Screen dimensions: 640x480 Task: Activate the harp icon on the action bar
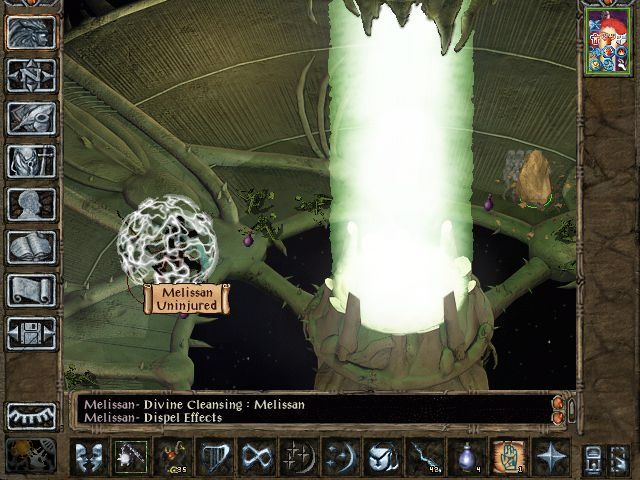pyautogui.click(x=214, y=457)
